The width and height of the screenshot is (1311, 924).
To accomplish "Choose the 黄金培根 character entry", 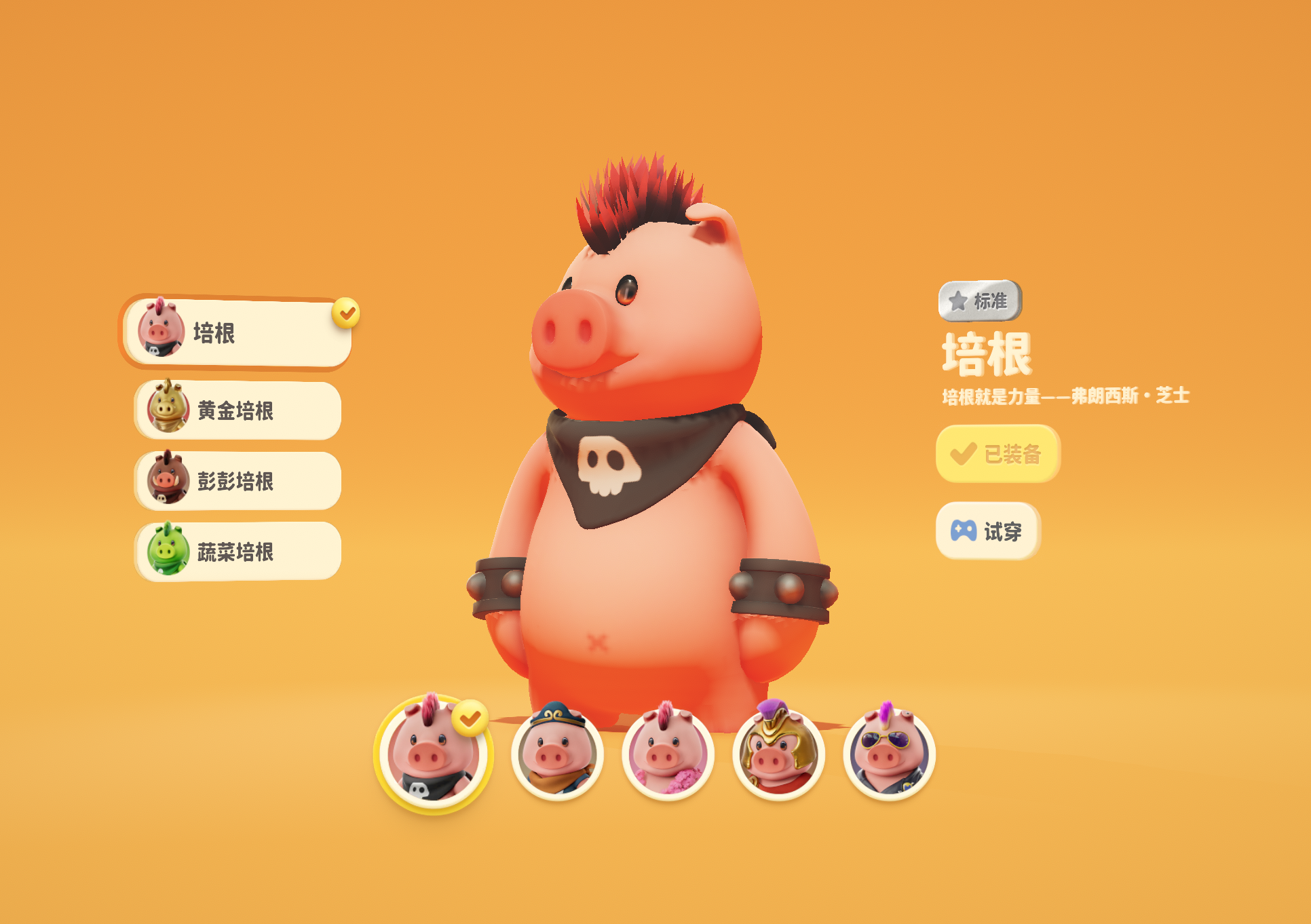I will (237, 410).
